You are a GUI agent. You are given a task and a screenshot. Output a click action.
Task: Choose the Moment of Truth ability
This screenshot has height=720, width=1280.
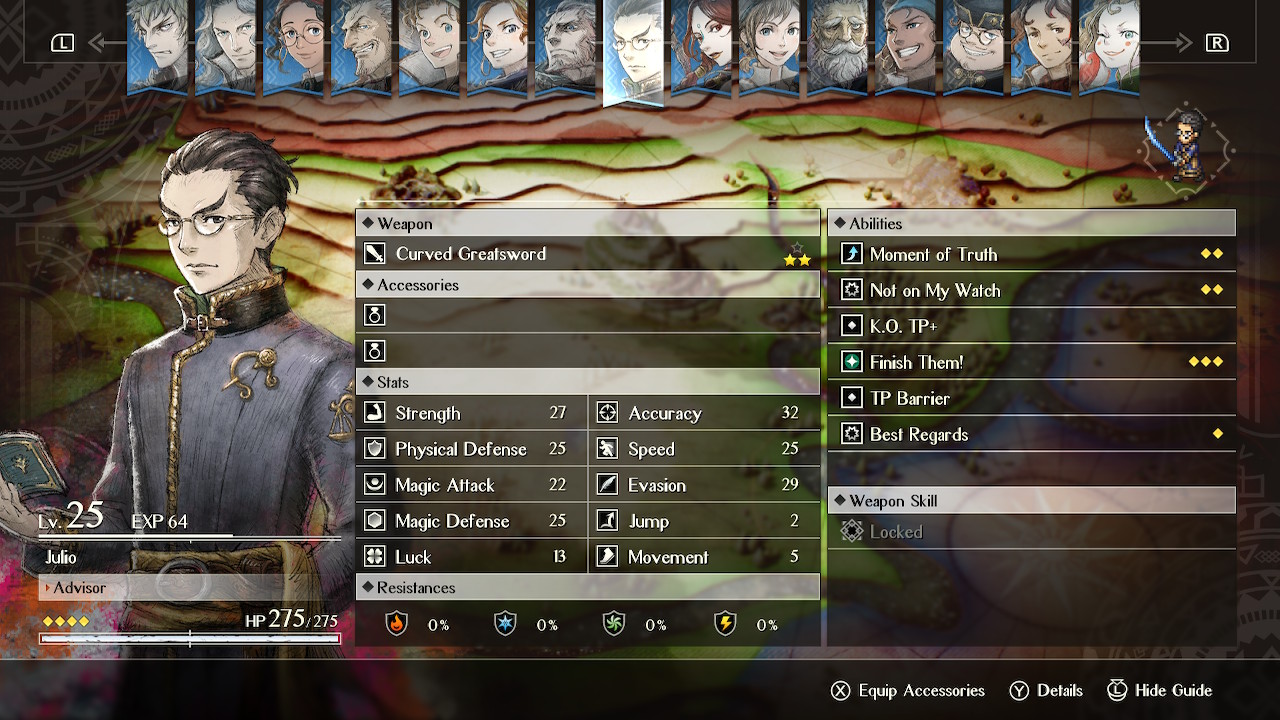tap(1031, 254)
